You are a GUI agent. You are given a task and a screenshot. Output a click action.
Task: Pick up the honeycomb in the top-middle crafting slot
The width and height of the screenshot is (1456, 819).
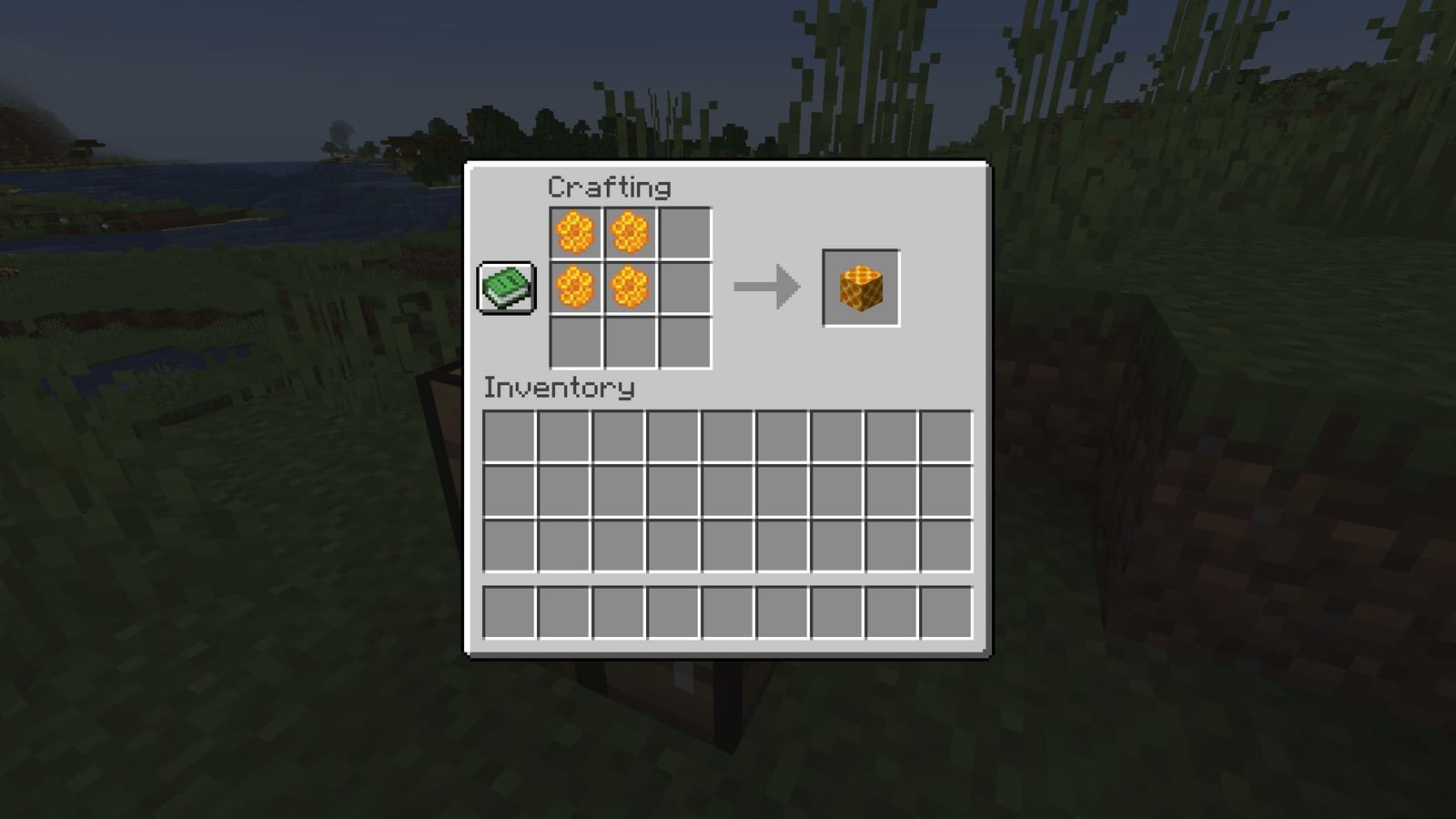coord(630,235)
